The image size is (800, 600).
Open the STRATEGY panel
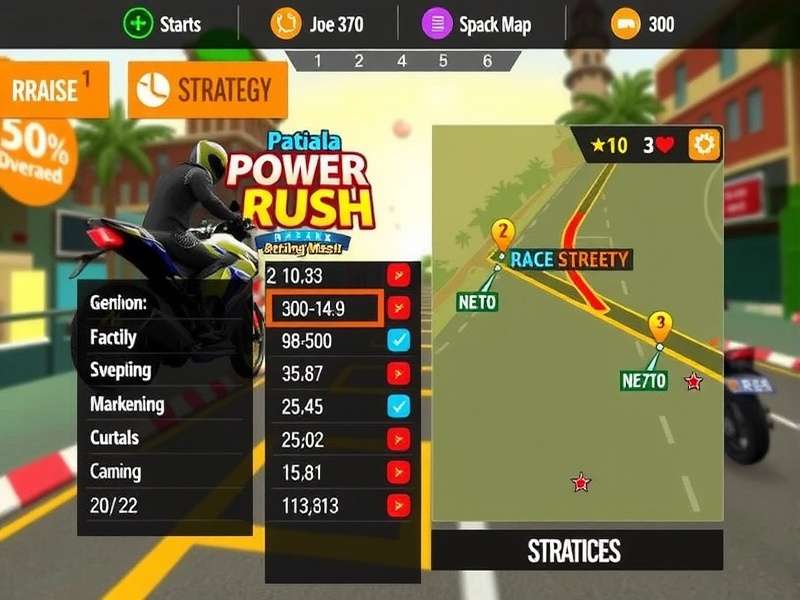click(208, 90)
